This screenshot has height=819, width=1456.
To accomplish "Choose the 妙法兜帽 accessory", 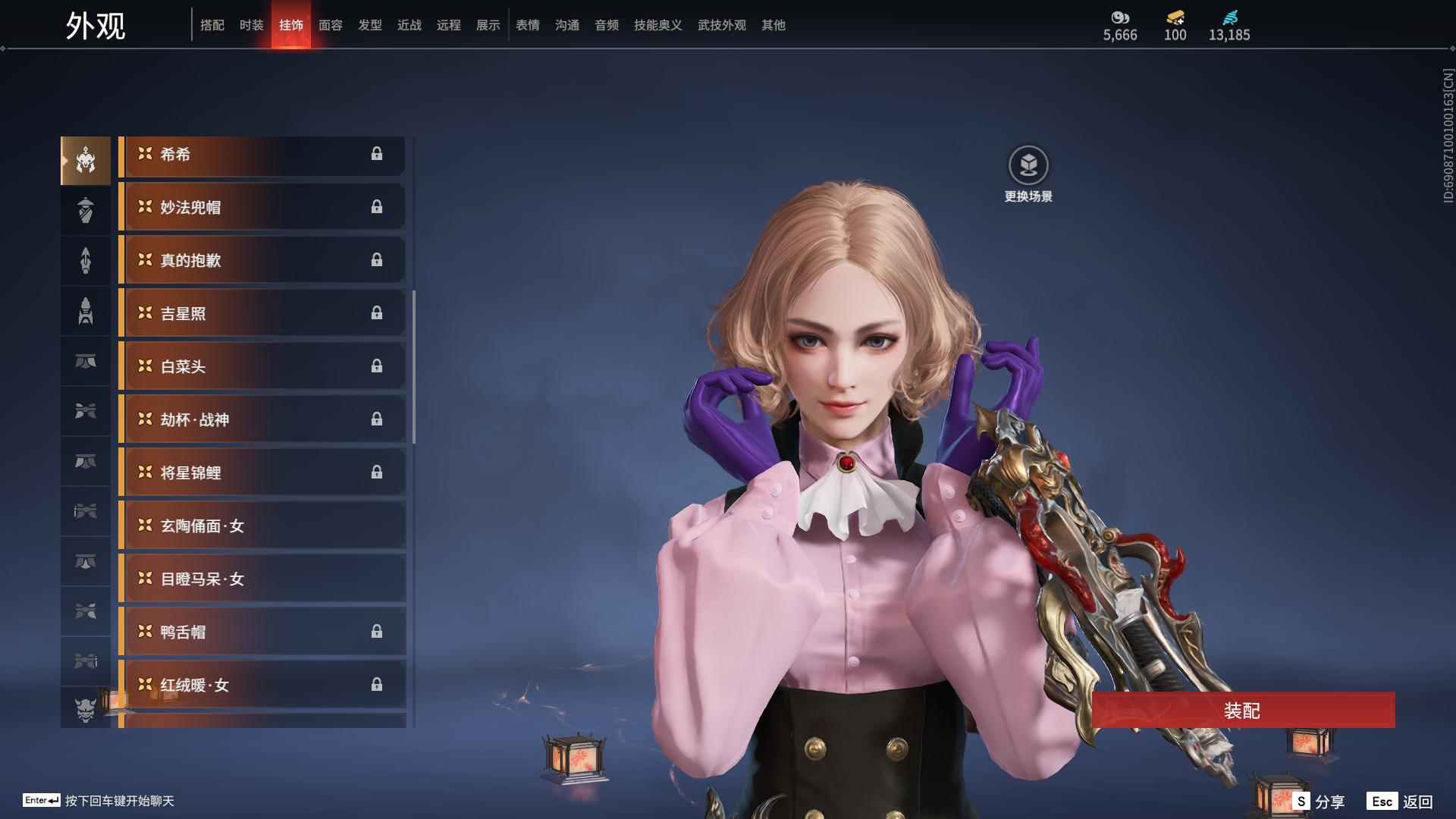I will pyautogui.click(x=262, y=208).
